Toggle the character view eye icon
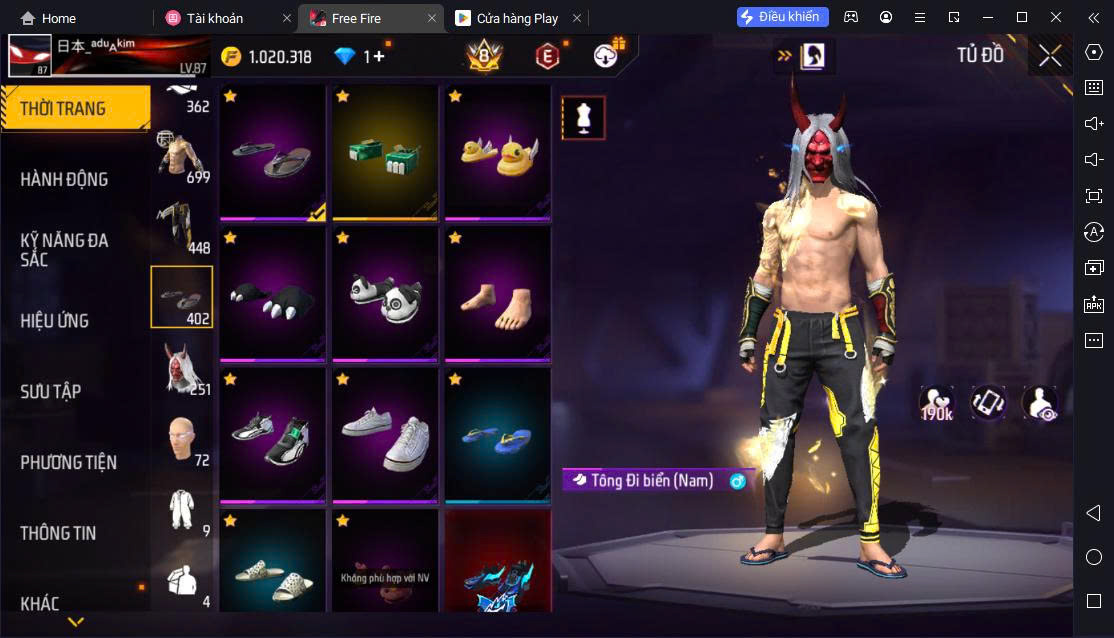 click(x=1039, y=403)
